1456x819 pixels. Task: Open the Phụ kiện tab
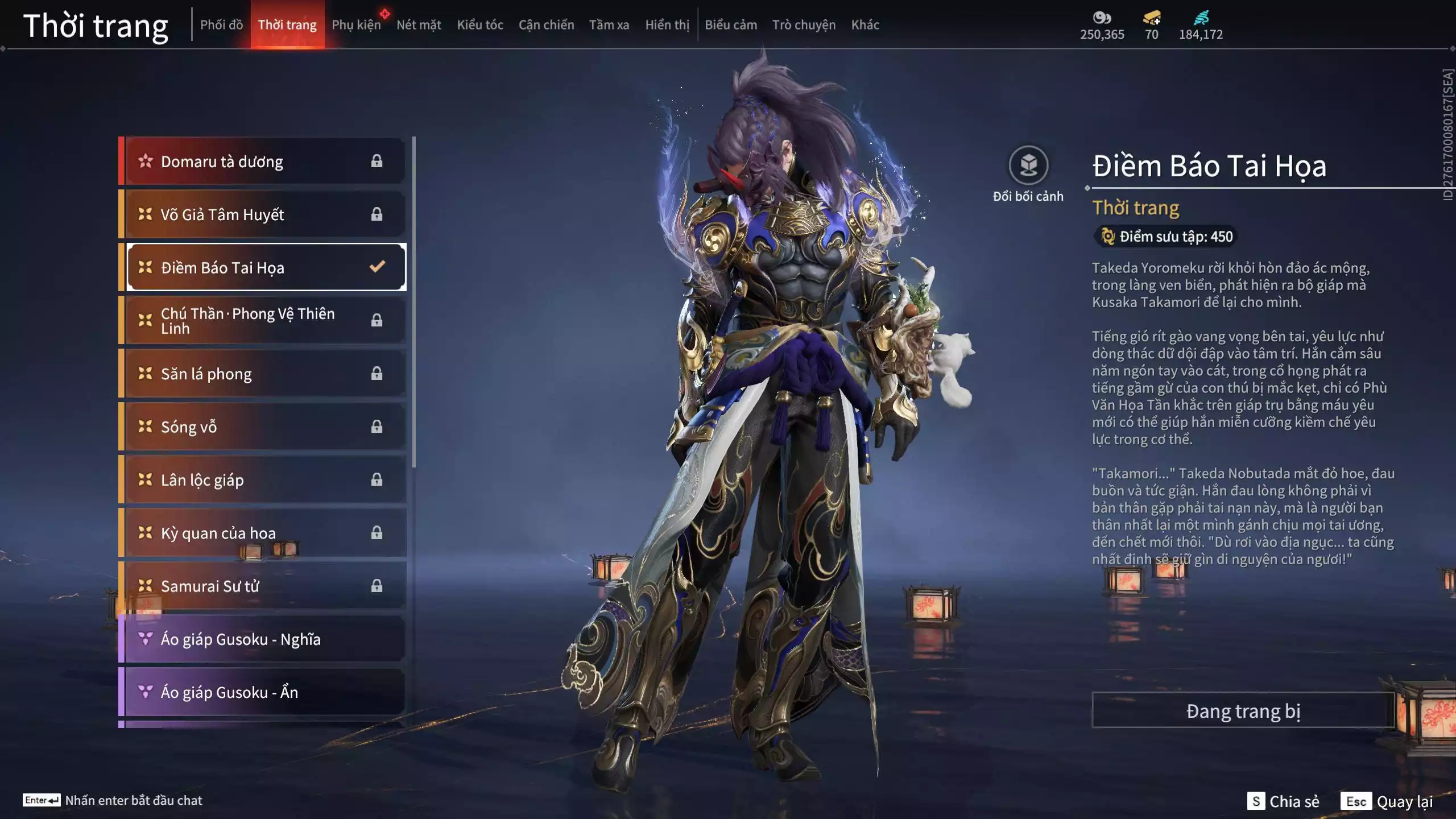click(x=356, y=25)
